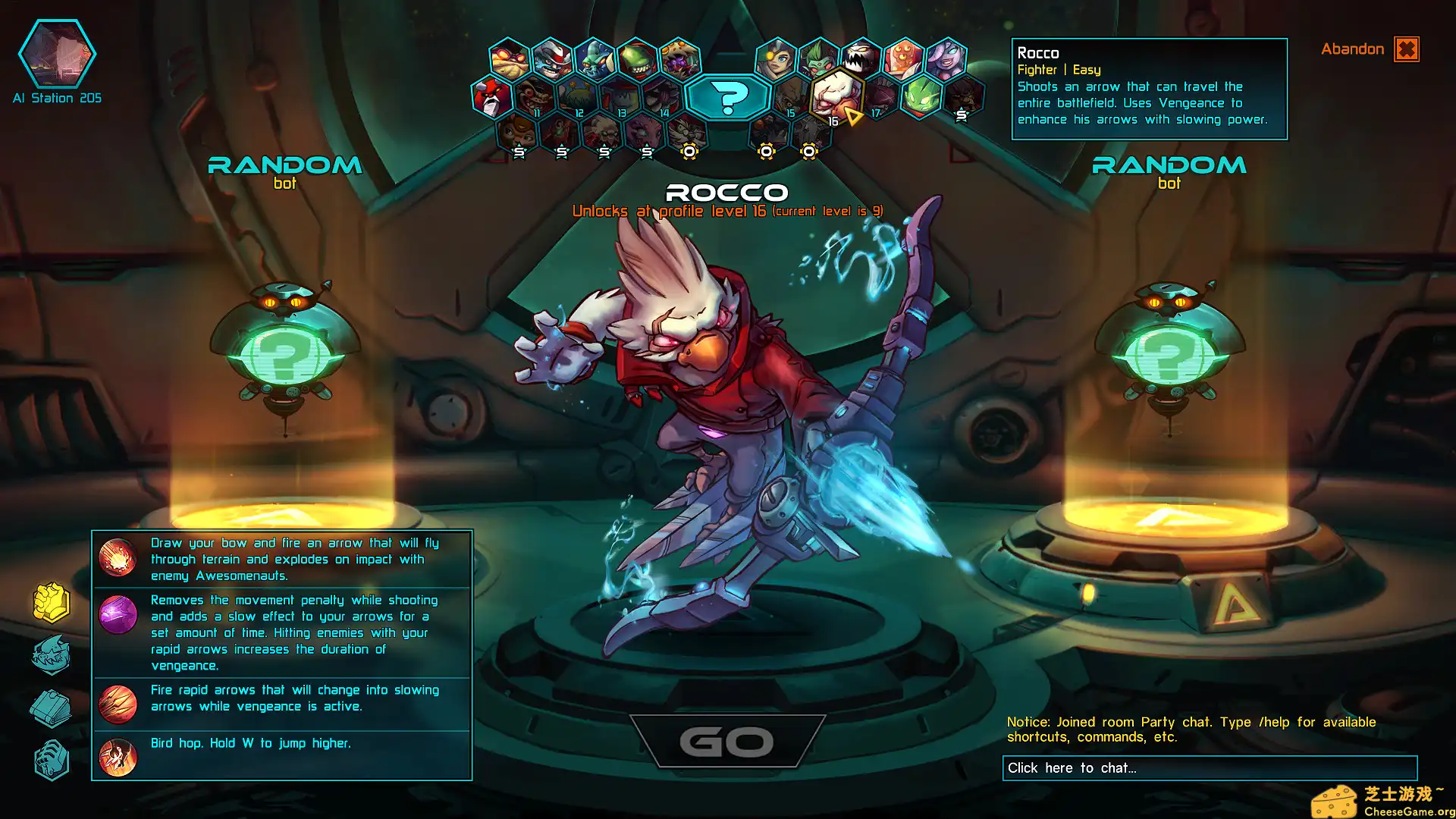Open the shark emblem icon in the left sidebar
The width and height of the screenshot is (1456, 819).
pos(52,654)
